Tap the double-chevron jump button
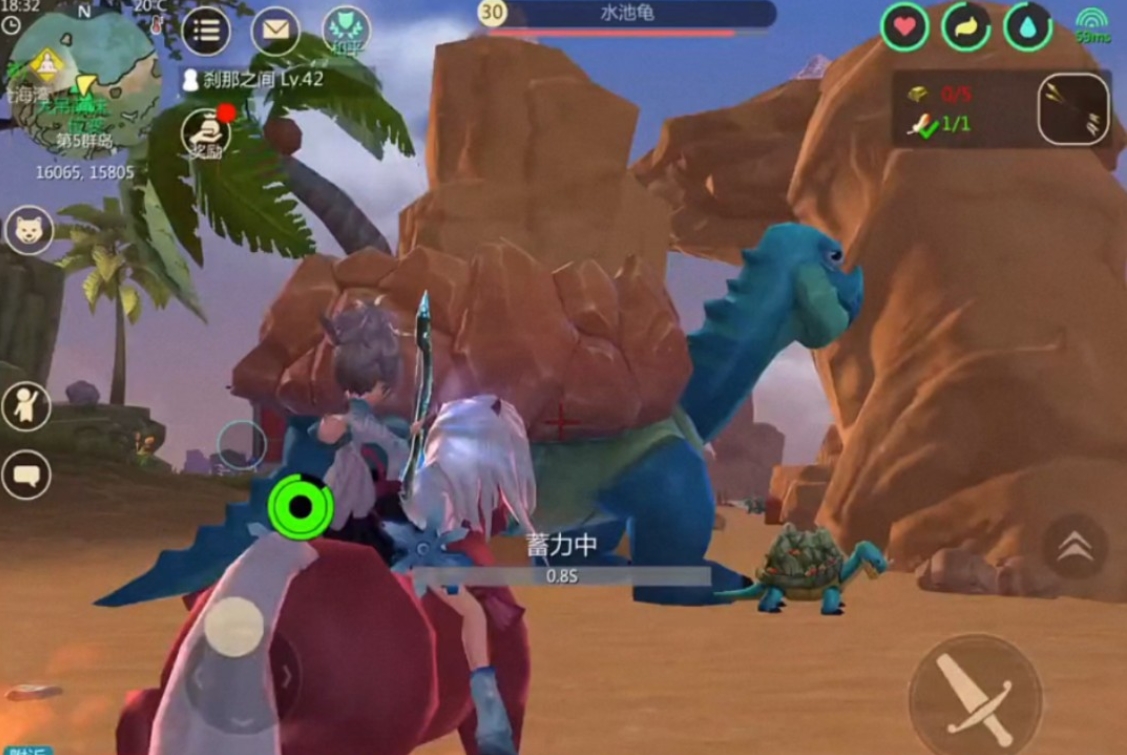The width and height of the screenshot is (1127, 755). point(1075,545)
